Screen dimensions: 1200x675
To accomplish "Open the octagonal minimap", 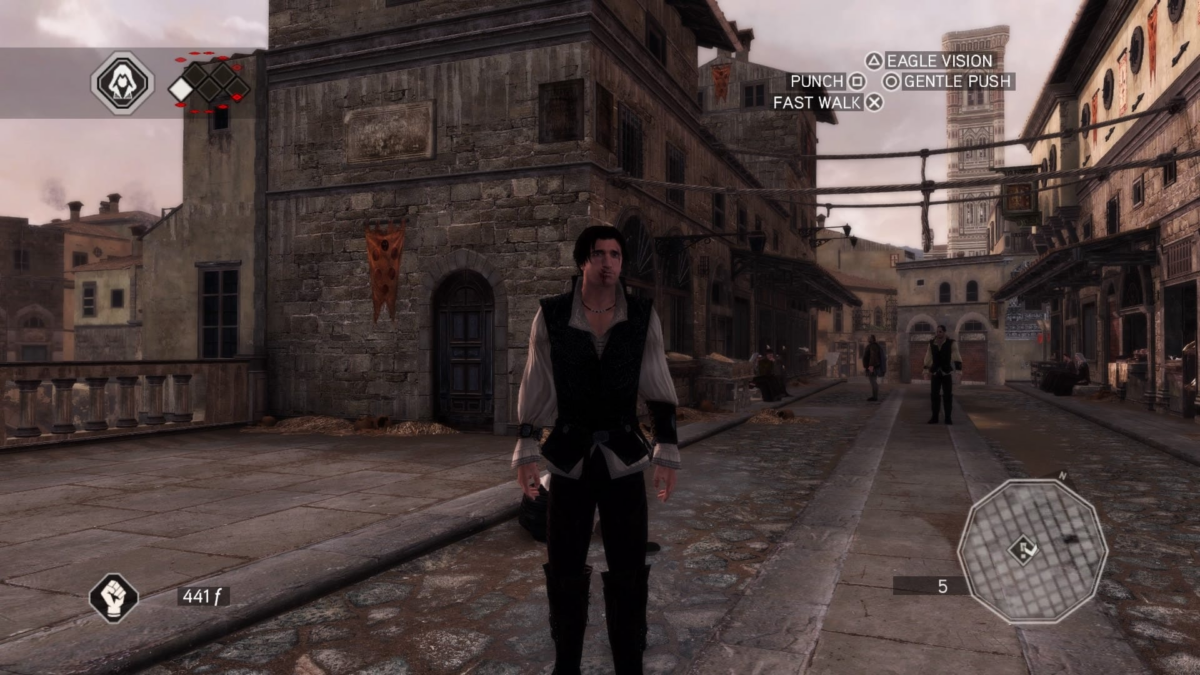I will [x=1032, y=551].
